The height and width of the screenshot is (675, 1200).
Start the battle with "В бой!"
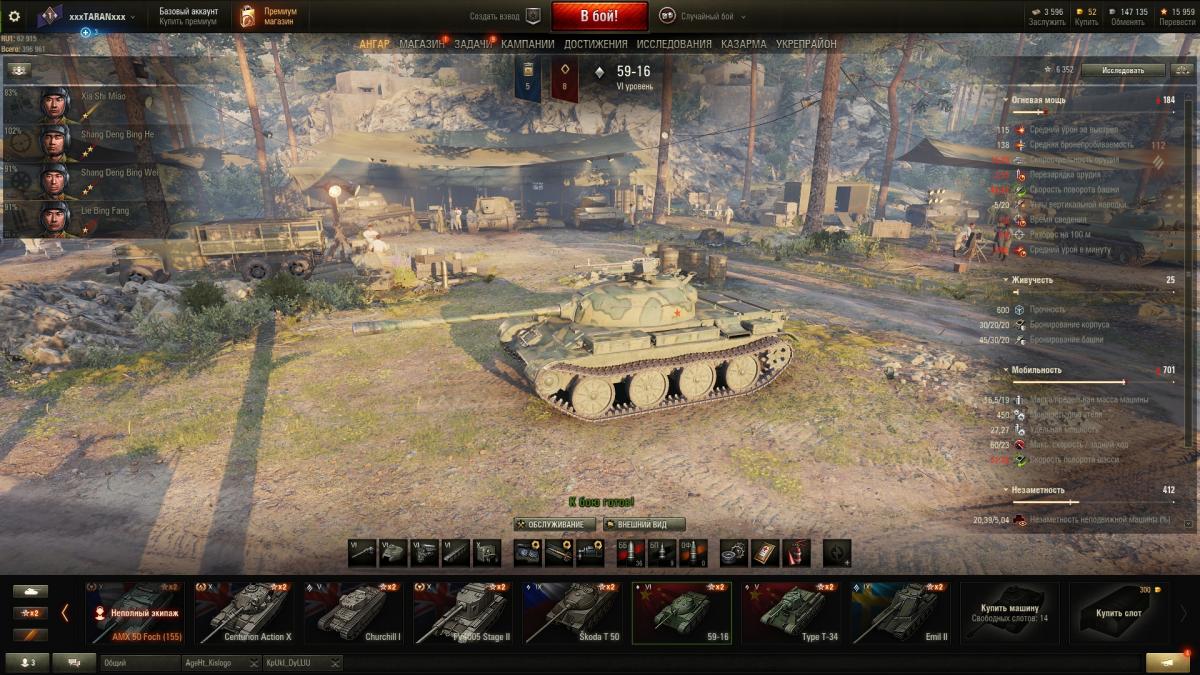[599, 16]
